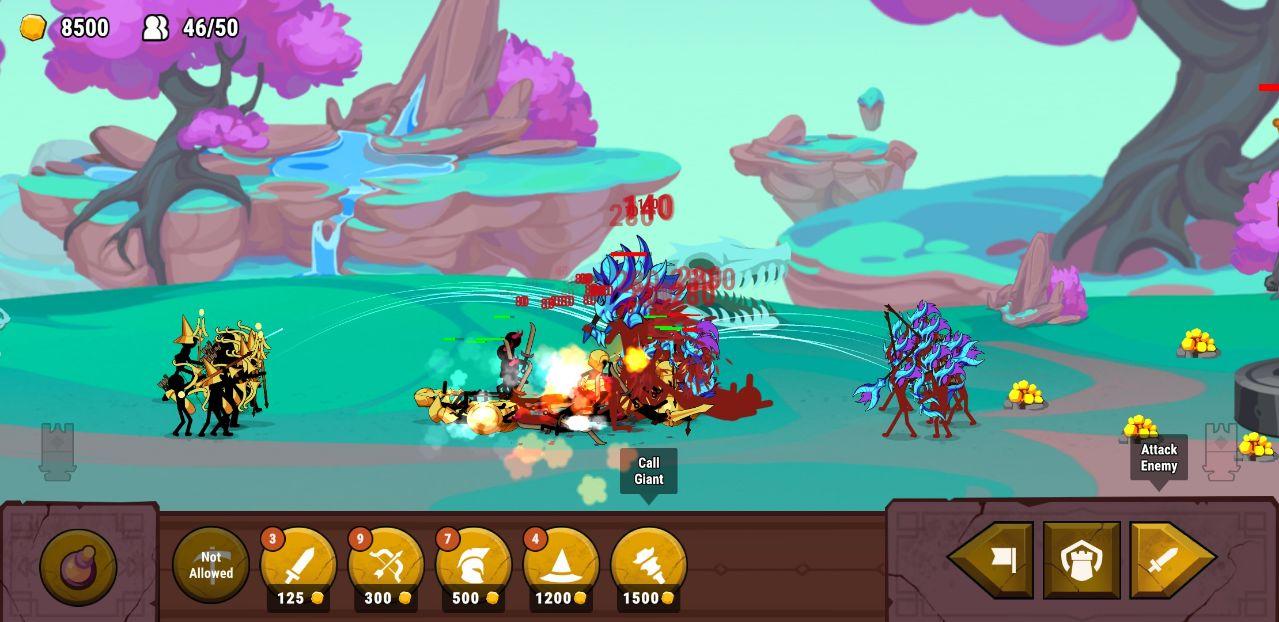Order army to retreat with flag arrow

995,560
